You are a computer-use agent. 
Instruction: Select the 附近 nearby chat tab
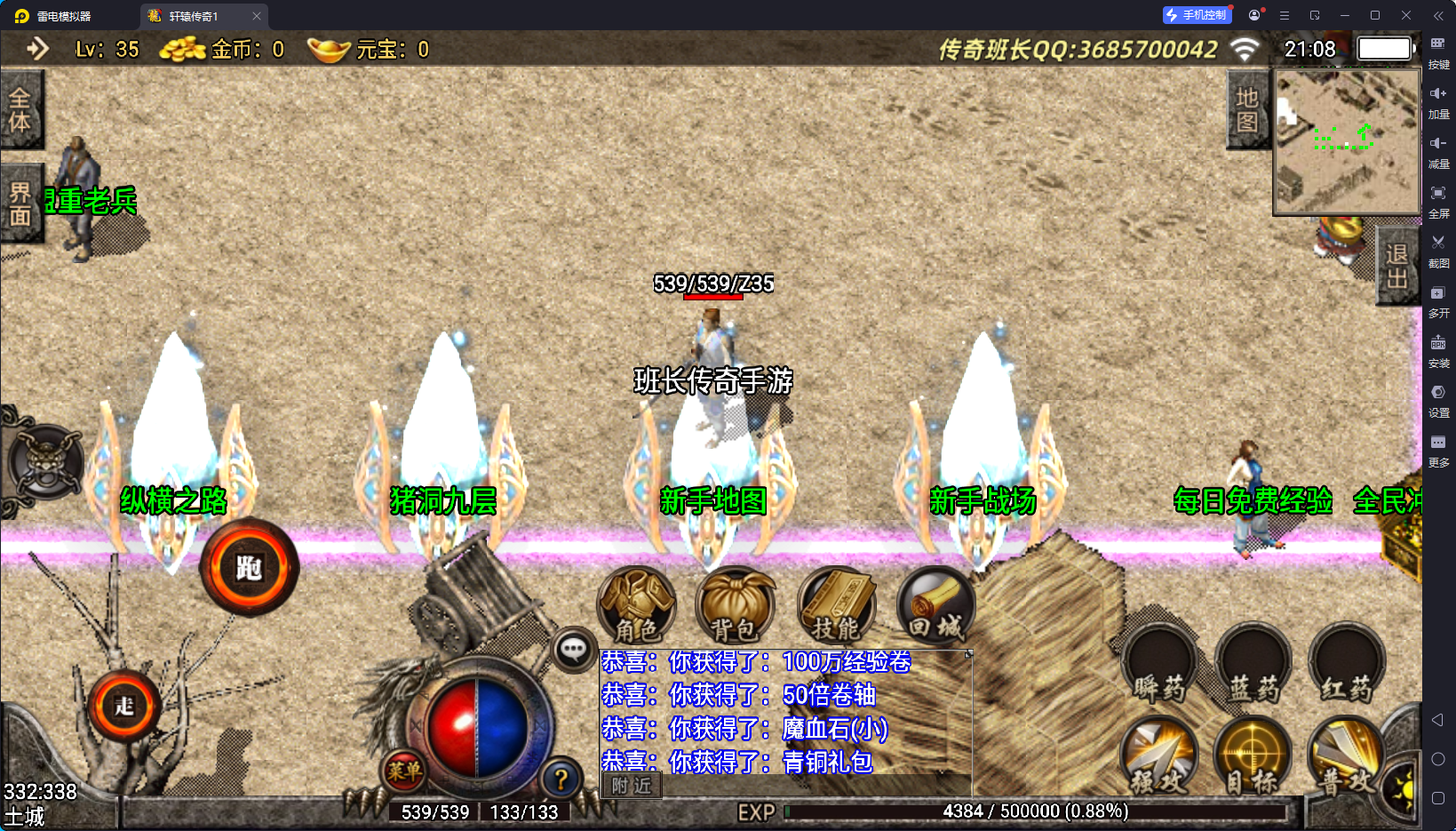(x=632, y=786)
